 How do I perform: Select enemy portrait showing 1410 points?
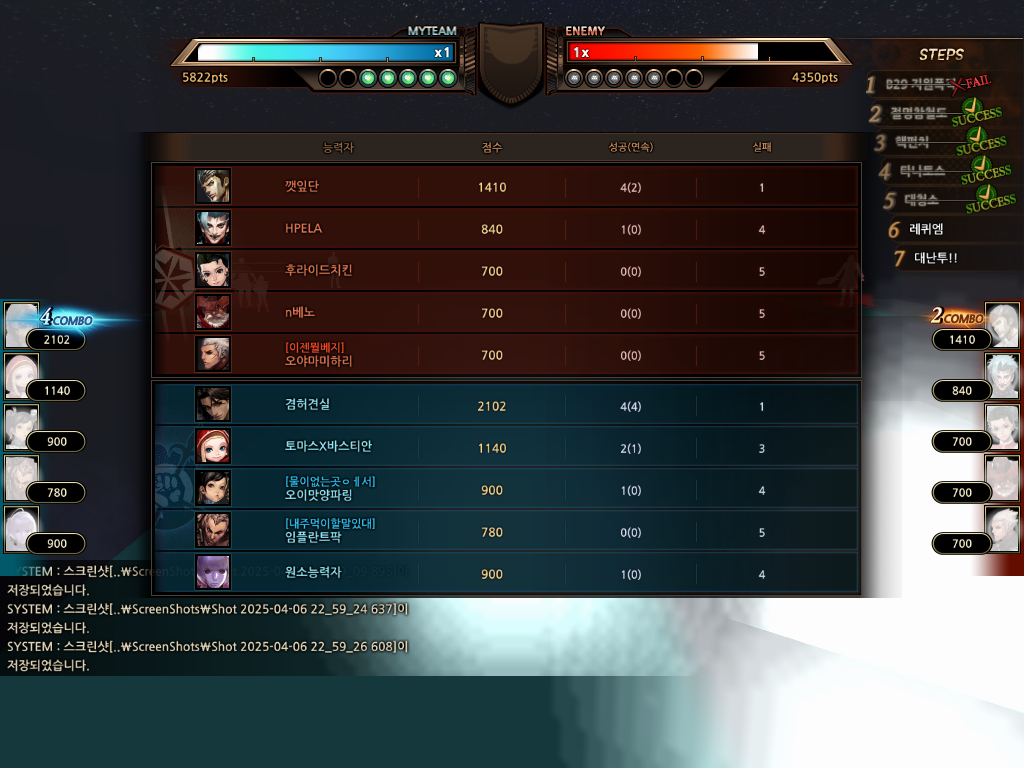[1002, 324]
